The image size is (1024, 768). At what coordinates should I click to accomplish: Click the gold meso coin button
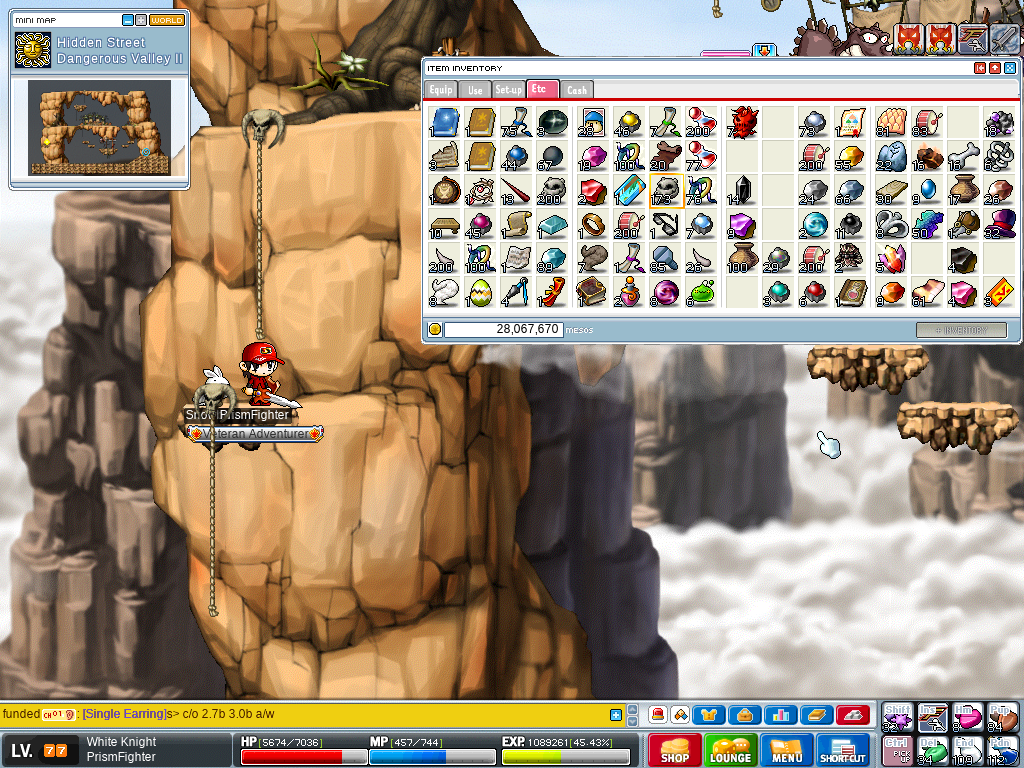[435, 329]
